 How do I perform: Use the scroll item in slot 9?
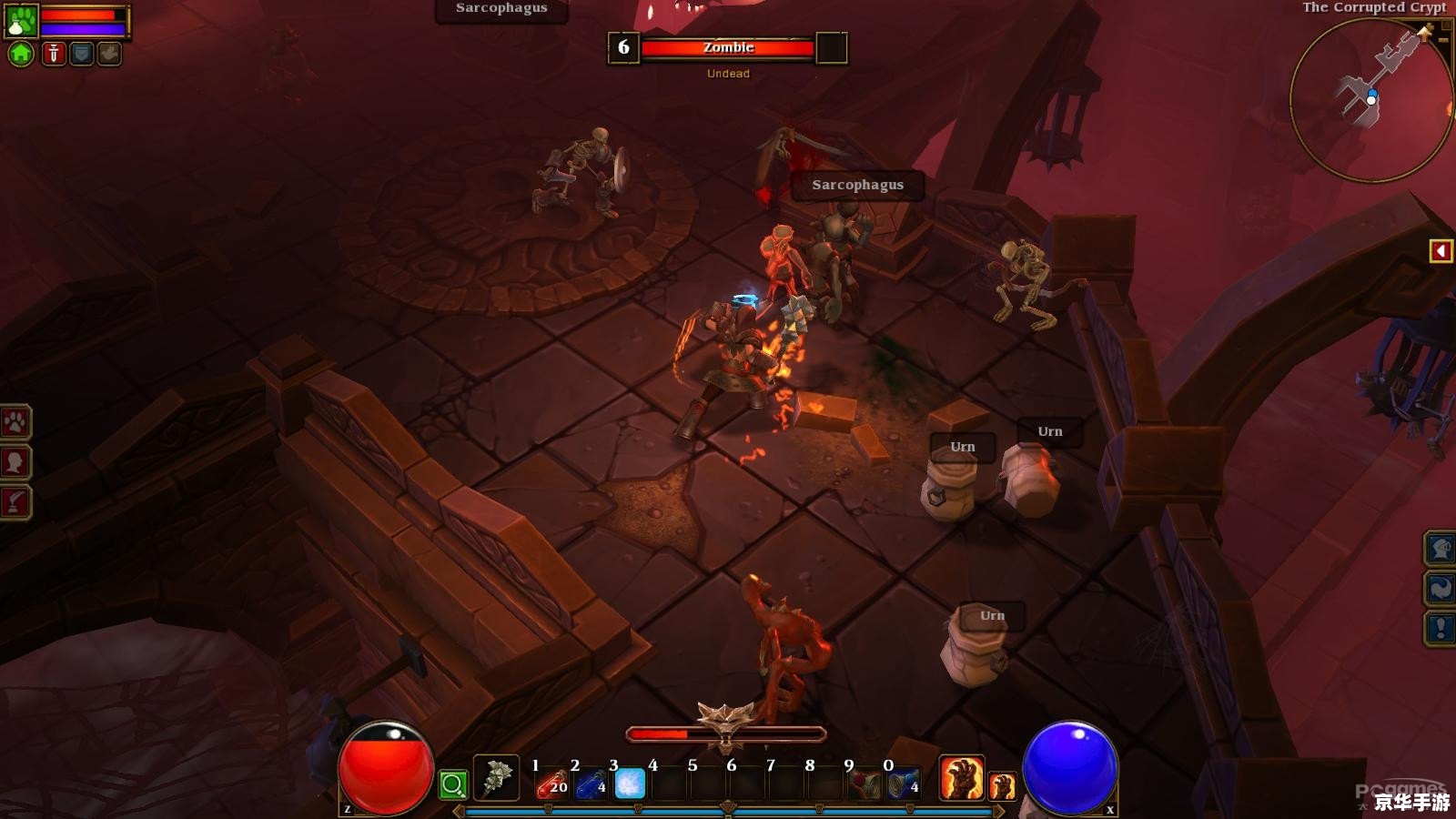pyautogui.click(x=864, y=784)
